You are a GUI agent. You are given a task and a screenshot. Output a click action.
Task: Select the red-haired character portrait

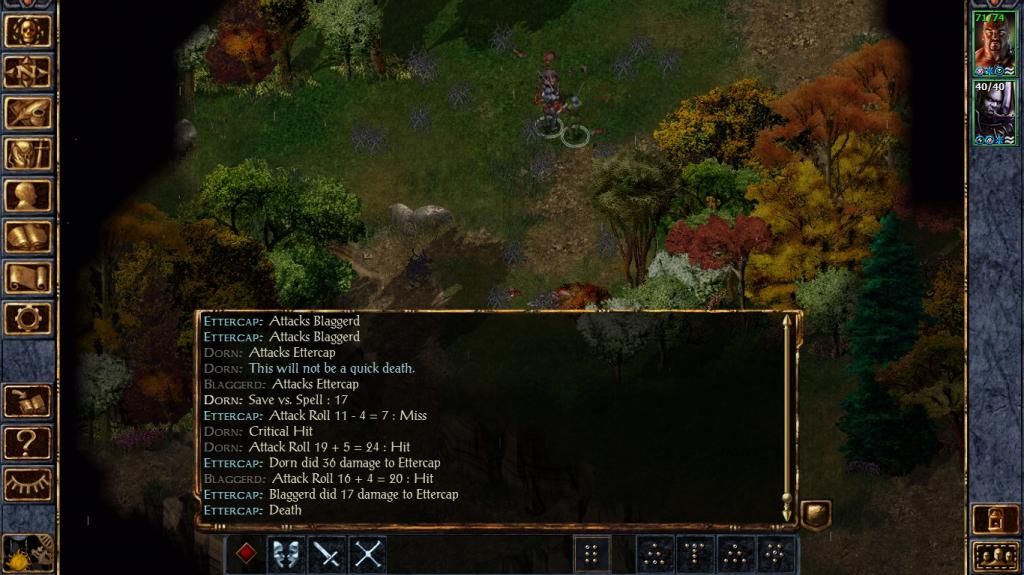994,42
